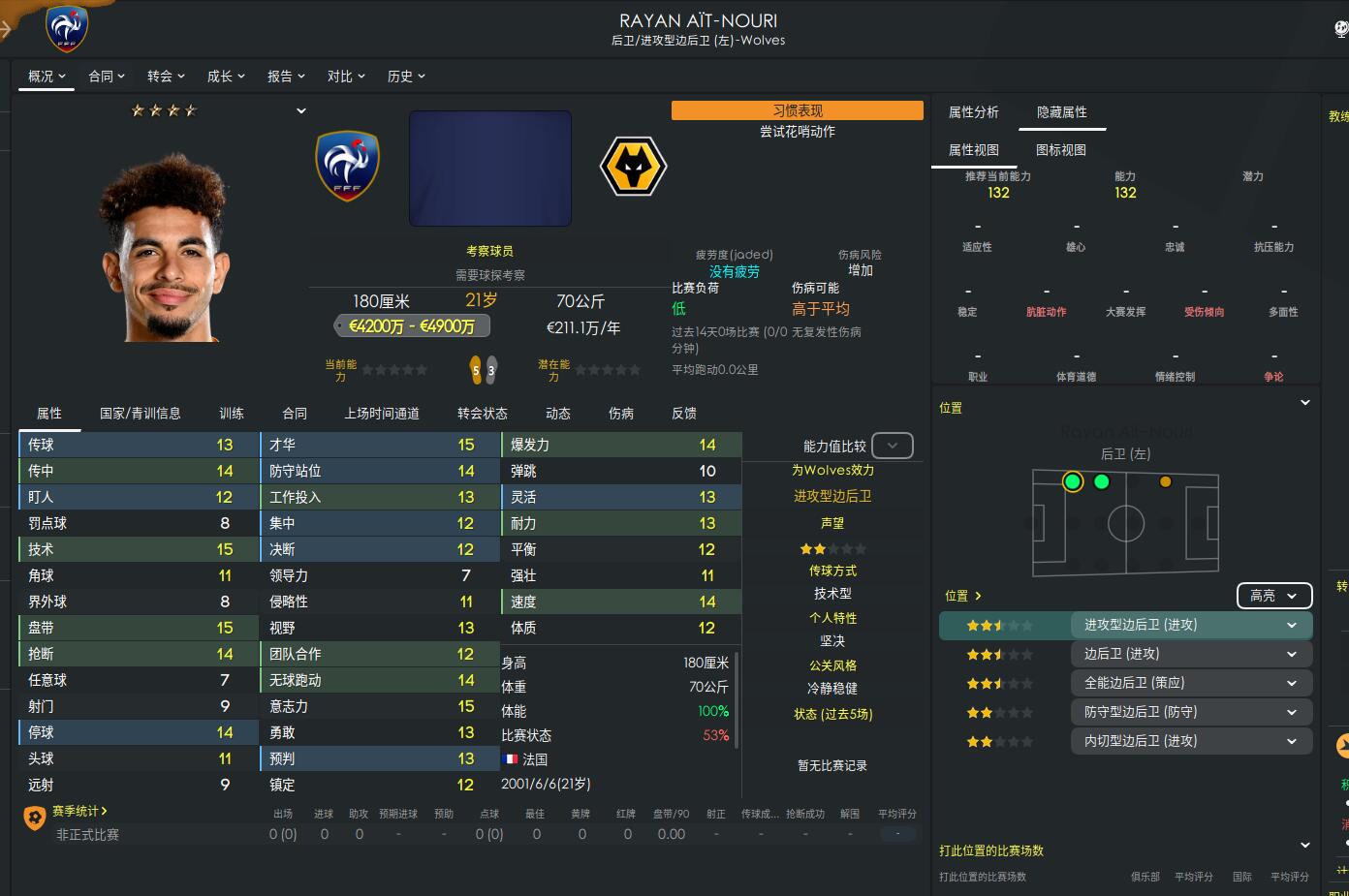Click the Wolves club crest logo
1349x896 pixels.
(633, 167)
